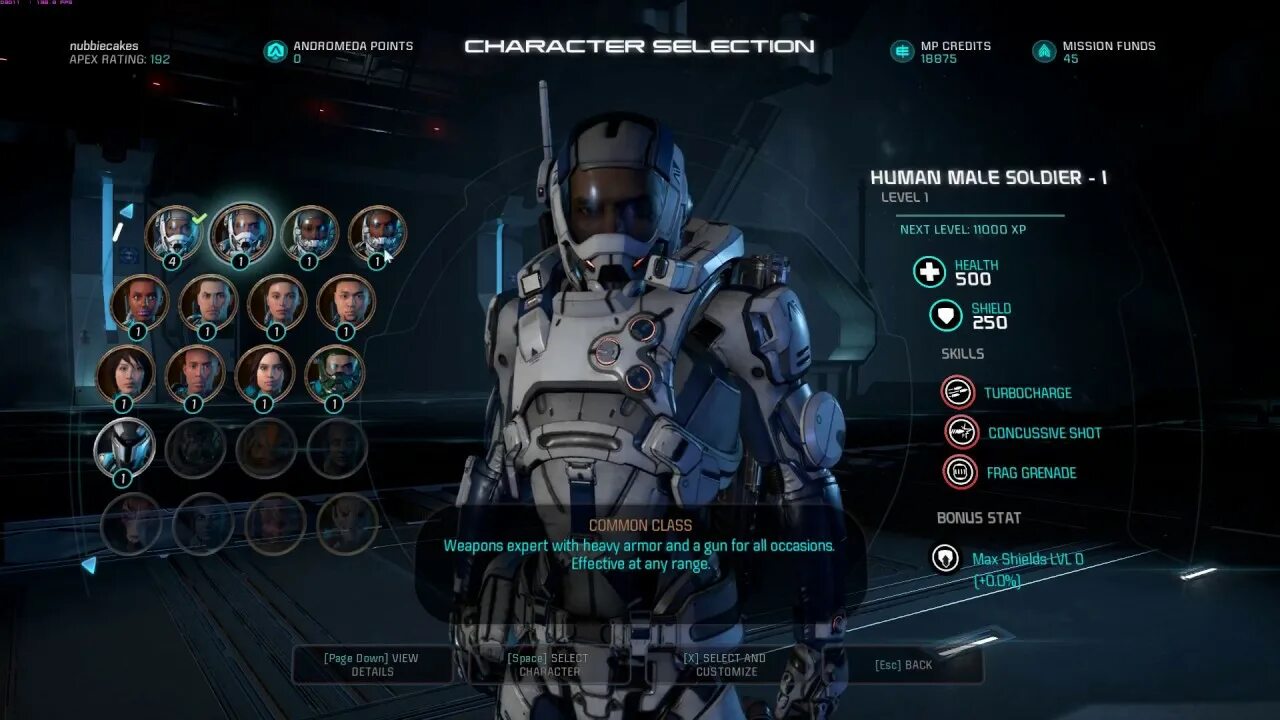1280x720 pixels.
Task: Inspect the Turbocharge skill icon
Action: pyautogui.click(x=958, y=392)
